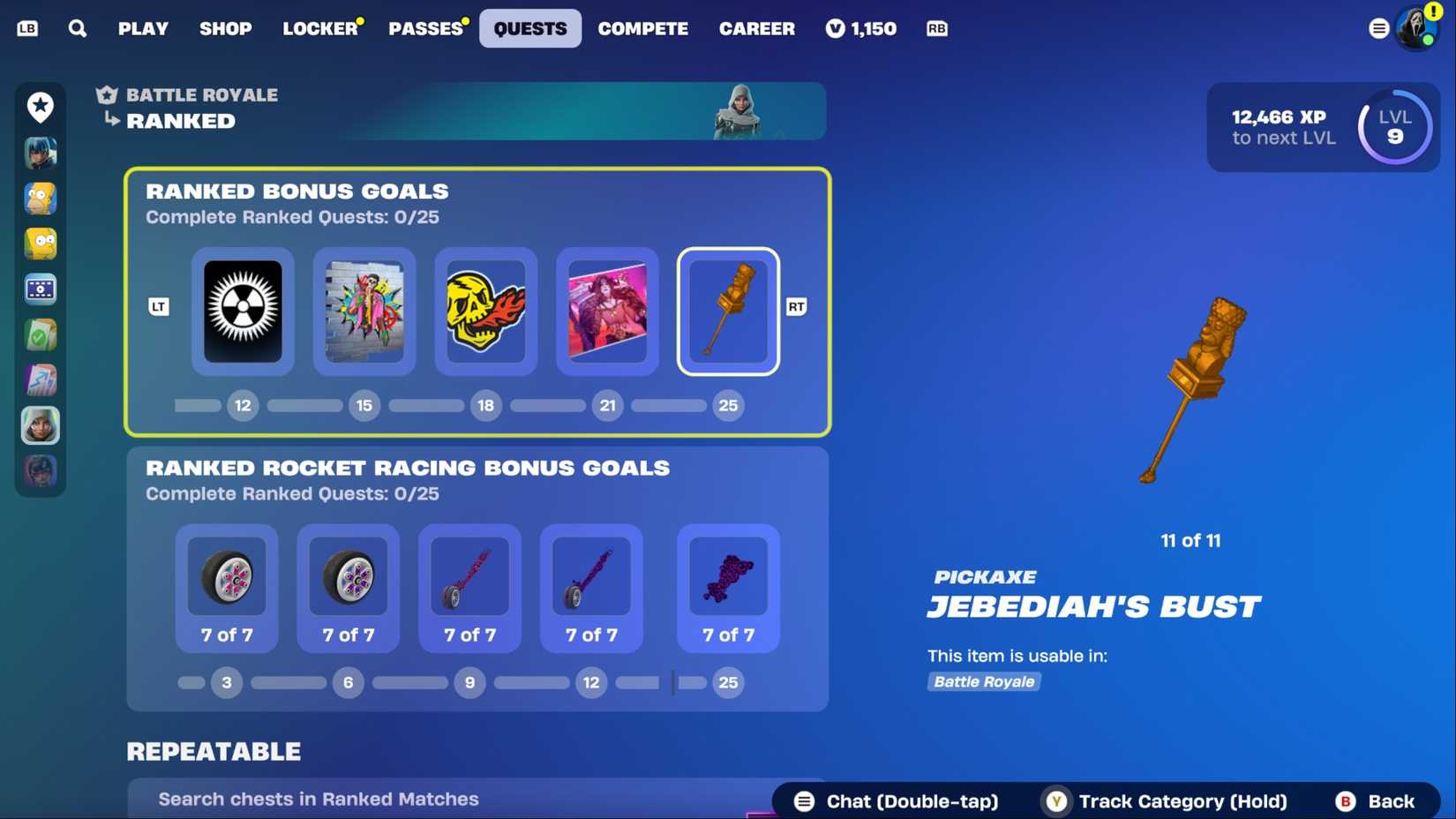Click your profile avatar with the alert badge
This screenshot has width=1456, height=819.
tap(1417, 27)
